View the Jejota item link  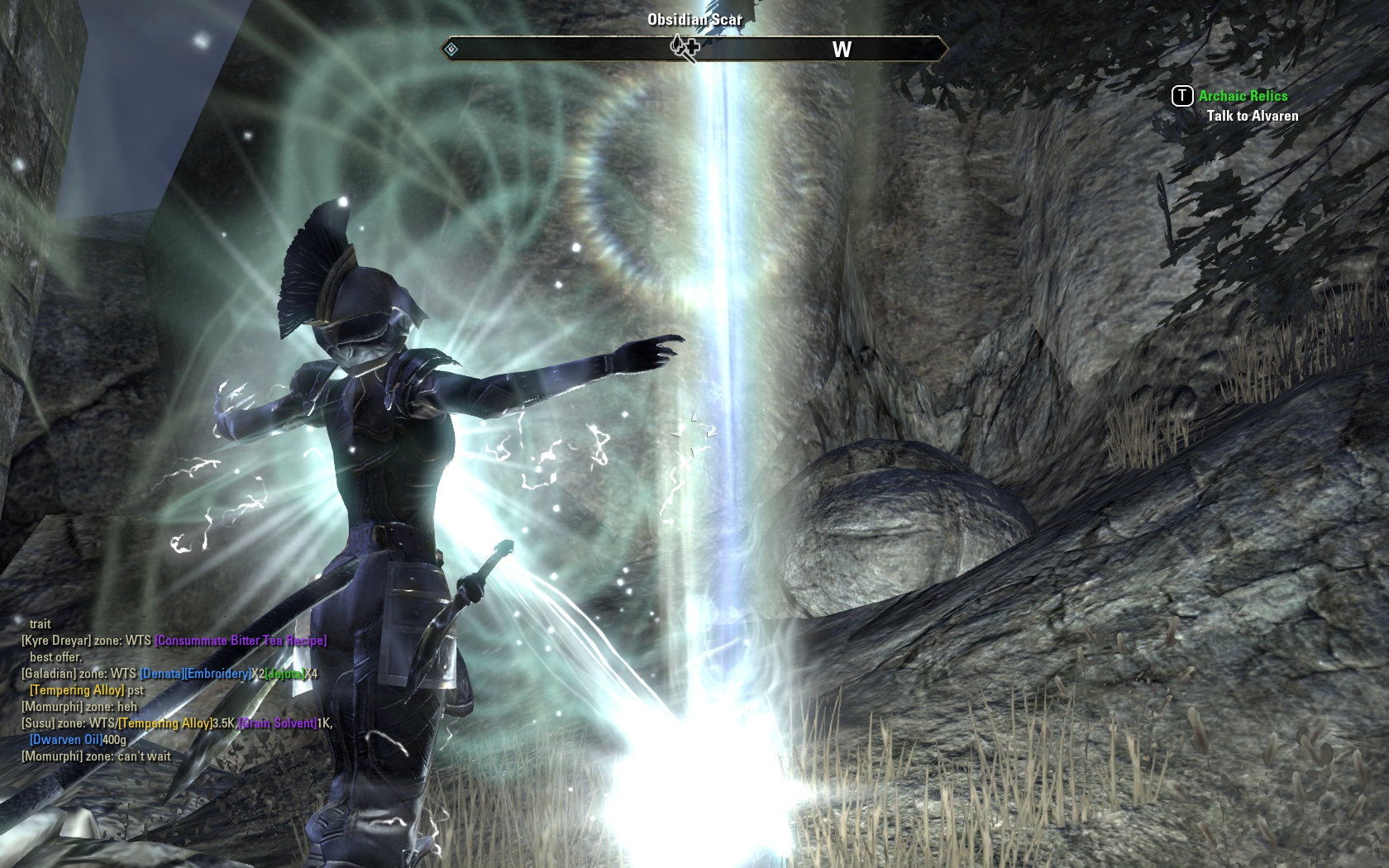coord(284,674)
